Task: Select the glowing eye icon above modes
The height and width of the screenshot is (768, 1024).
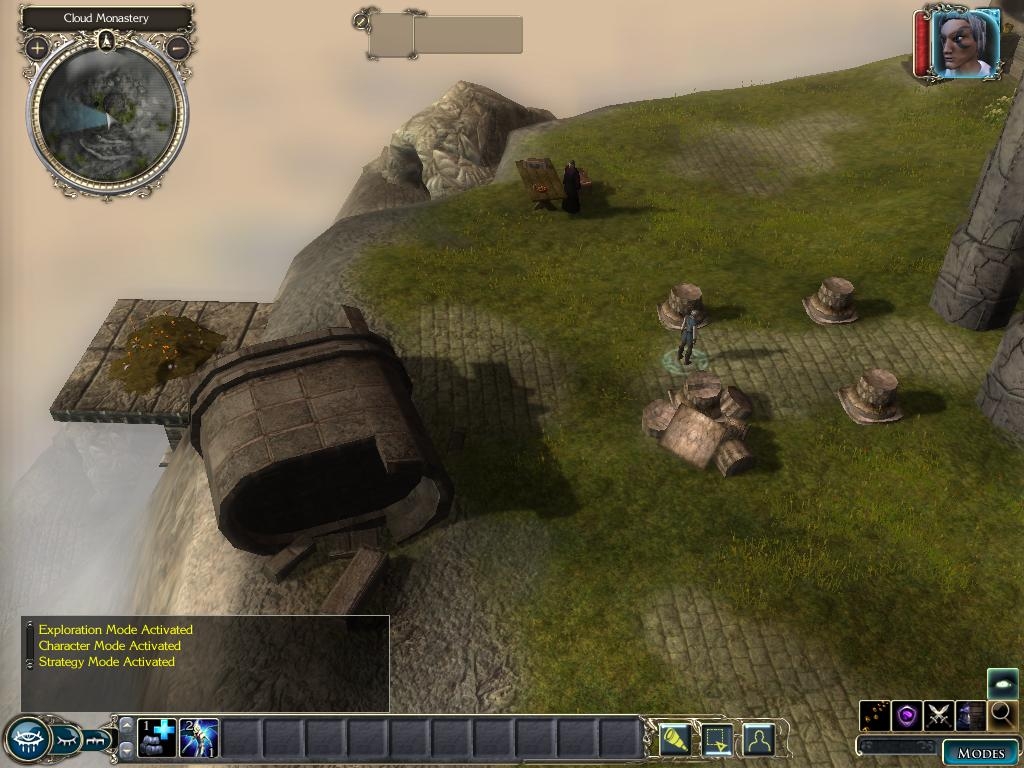Action: (1002, 683)
